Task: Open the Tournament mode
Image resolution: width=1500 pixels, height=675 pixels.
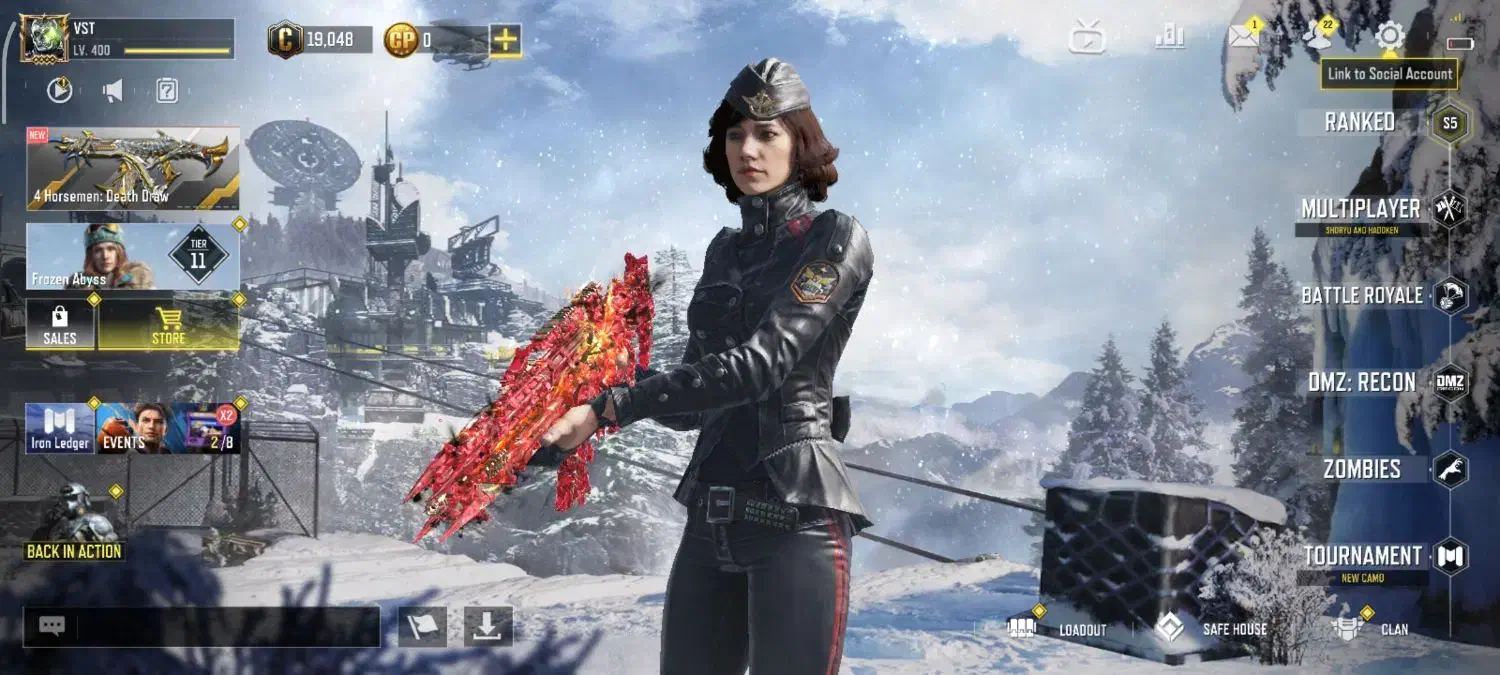Action: click(x=1361, y=556)
